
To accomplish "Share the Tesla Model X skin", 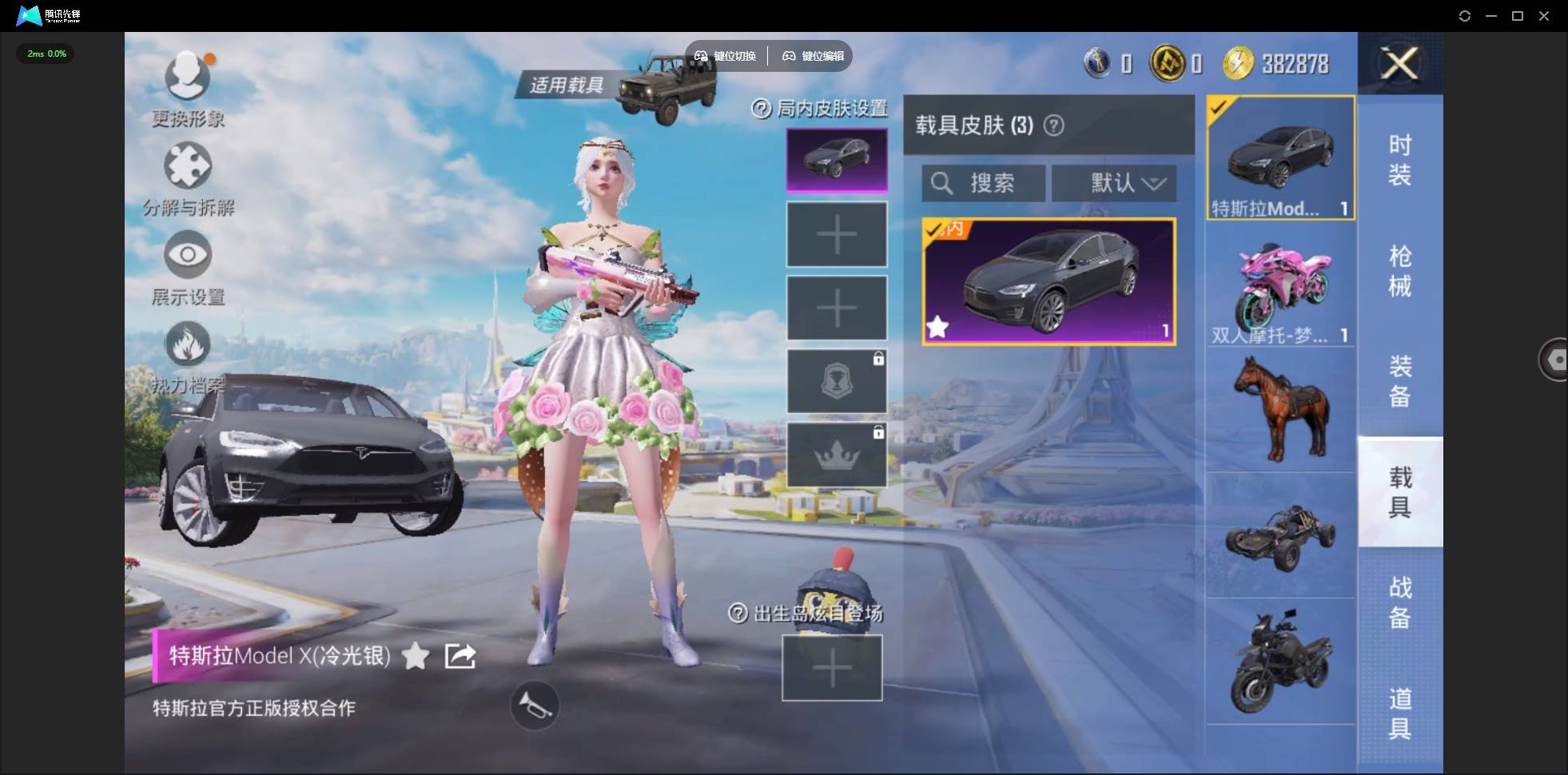I will (x=460, y=656).
